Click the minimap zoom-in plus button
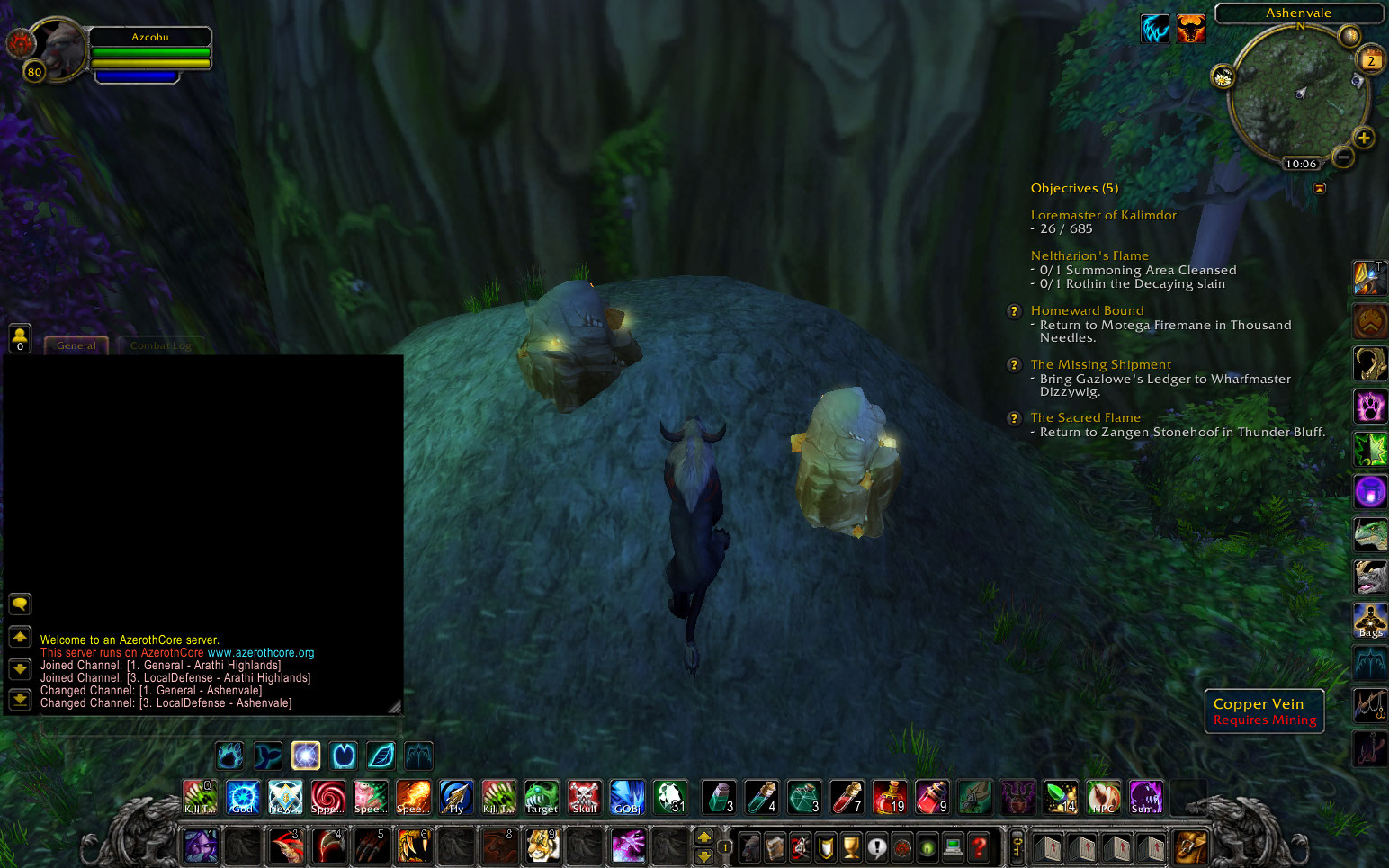The height and width of the screenshot is (868, 1389). point(1365,139)
